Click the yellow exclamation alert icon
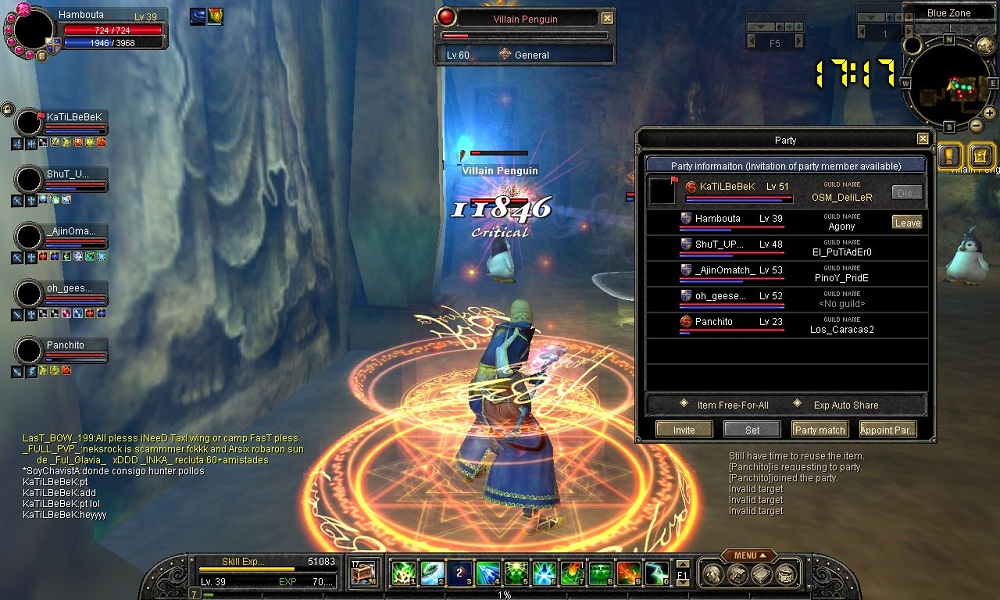1000x600 pixels. (950, 156)
